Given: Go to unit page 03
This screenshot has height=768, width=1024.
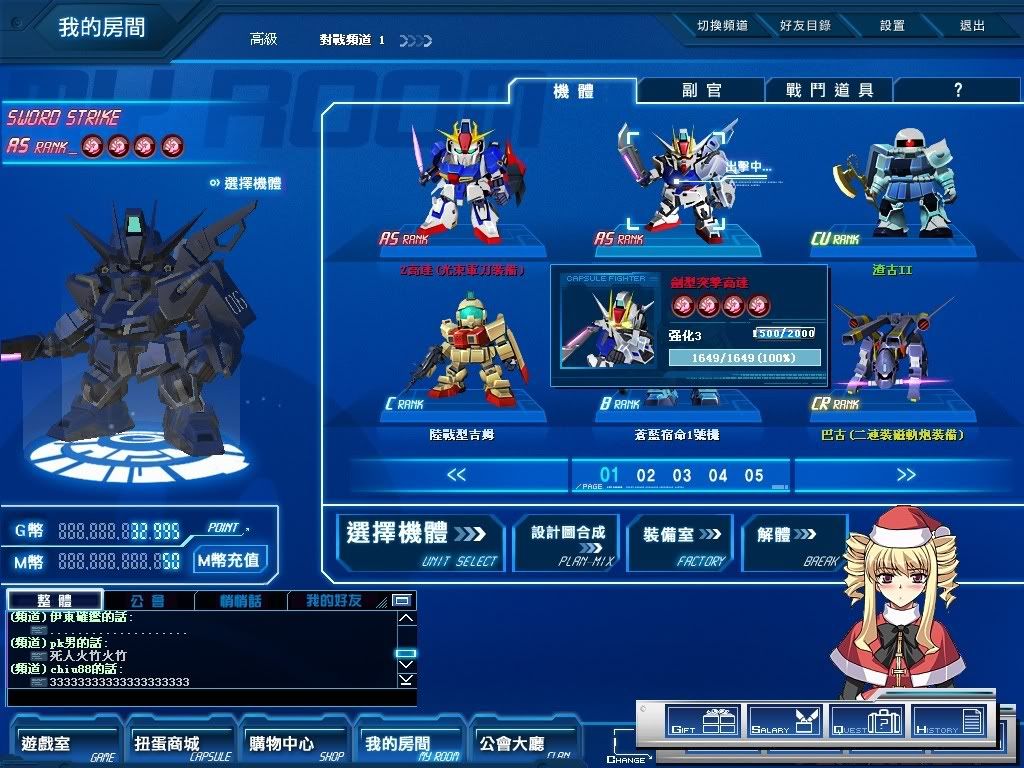Looking at the screenshot, I should [682, 476].
